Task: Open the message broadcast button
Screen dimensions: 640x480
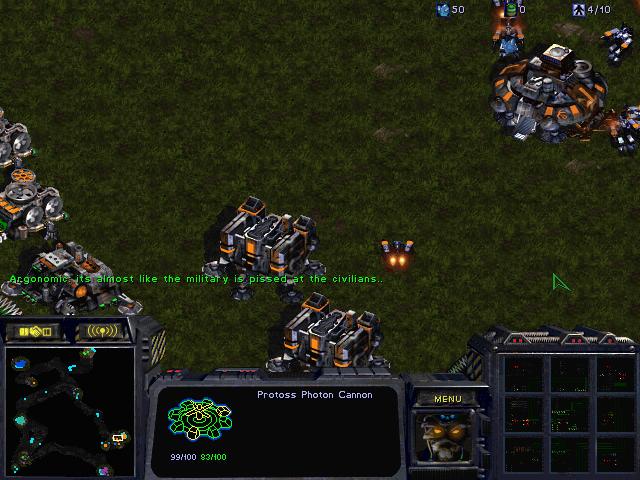Action: point(102,331)
